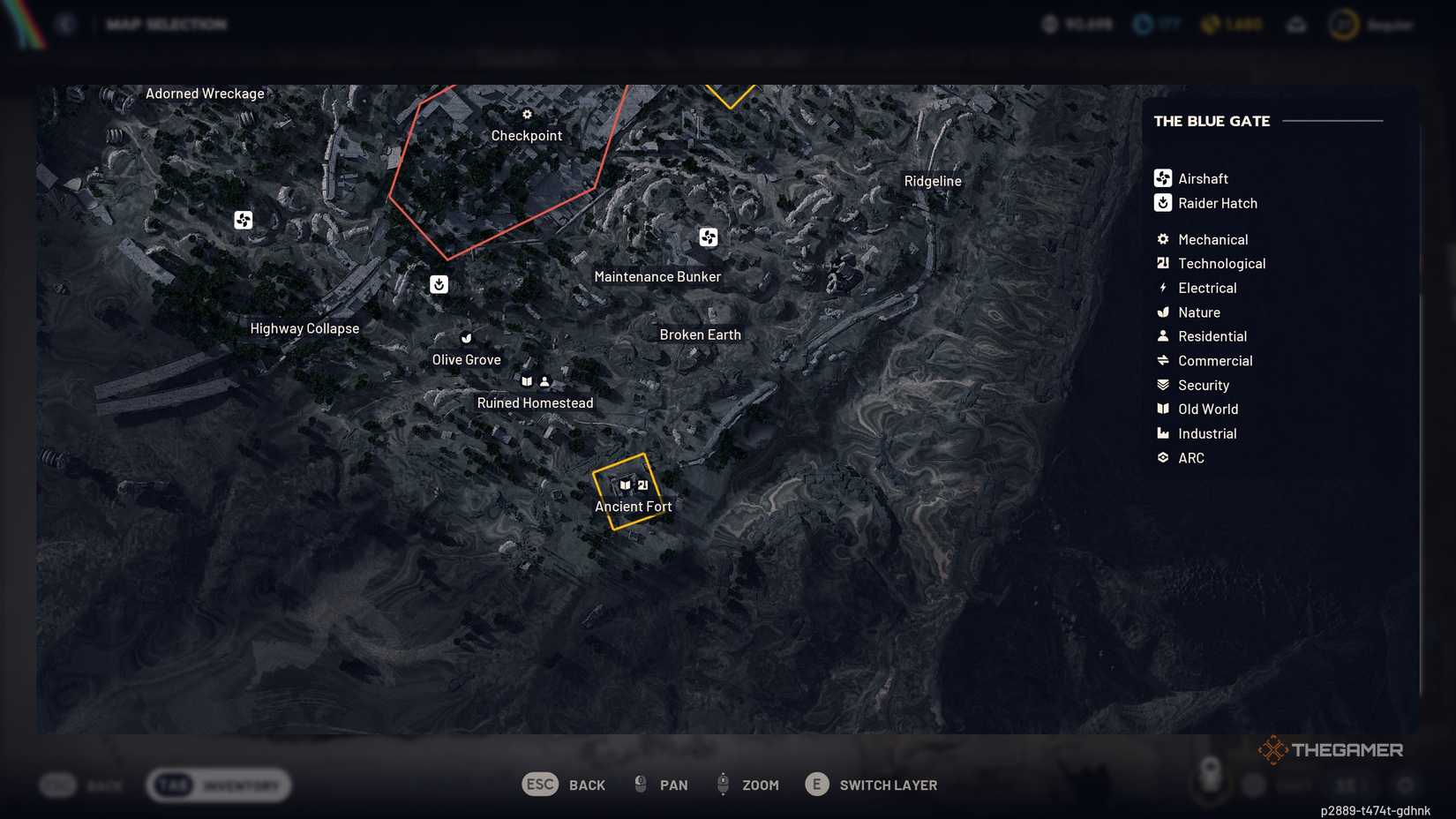Click the Mechanical gear marker above Checkpoint
The image size is (1456, 819).
pyautogui.click(x=527, y=114)
